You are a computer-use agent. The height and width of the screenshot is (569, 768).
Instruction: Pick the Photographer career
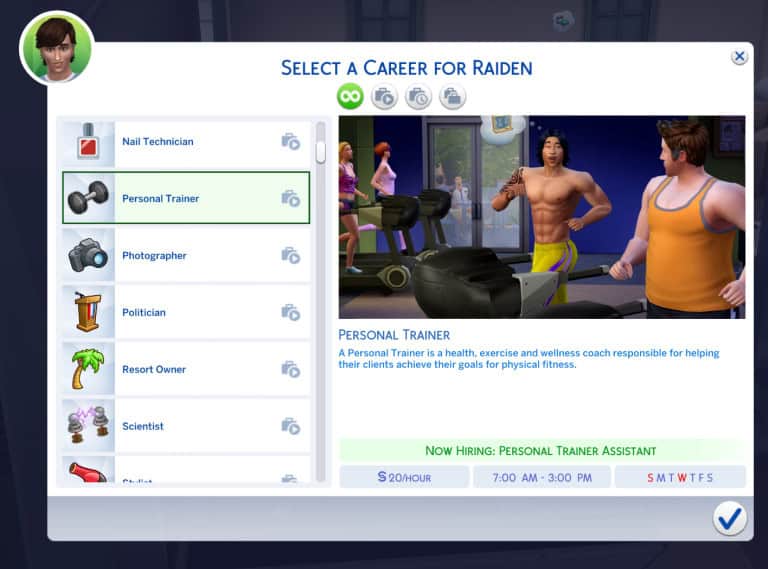(186, 256)
